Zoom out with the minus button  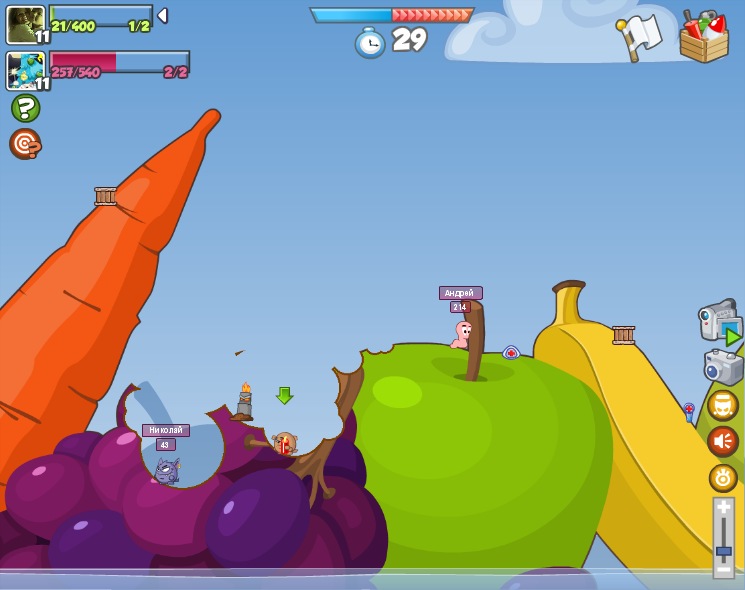723,569
